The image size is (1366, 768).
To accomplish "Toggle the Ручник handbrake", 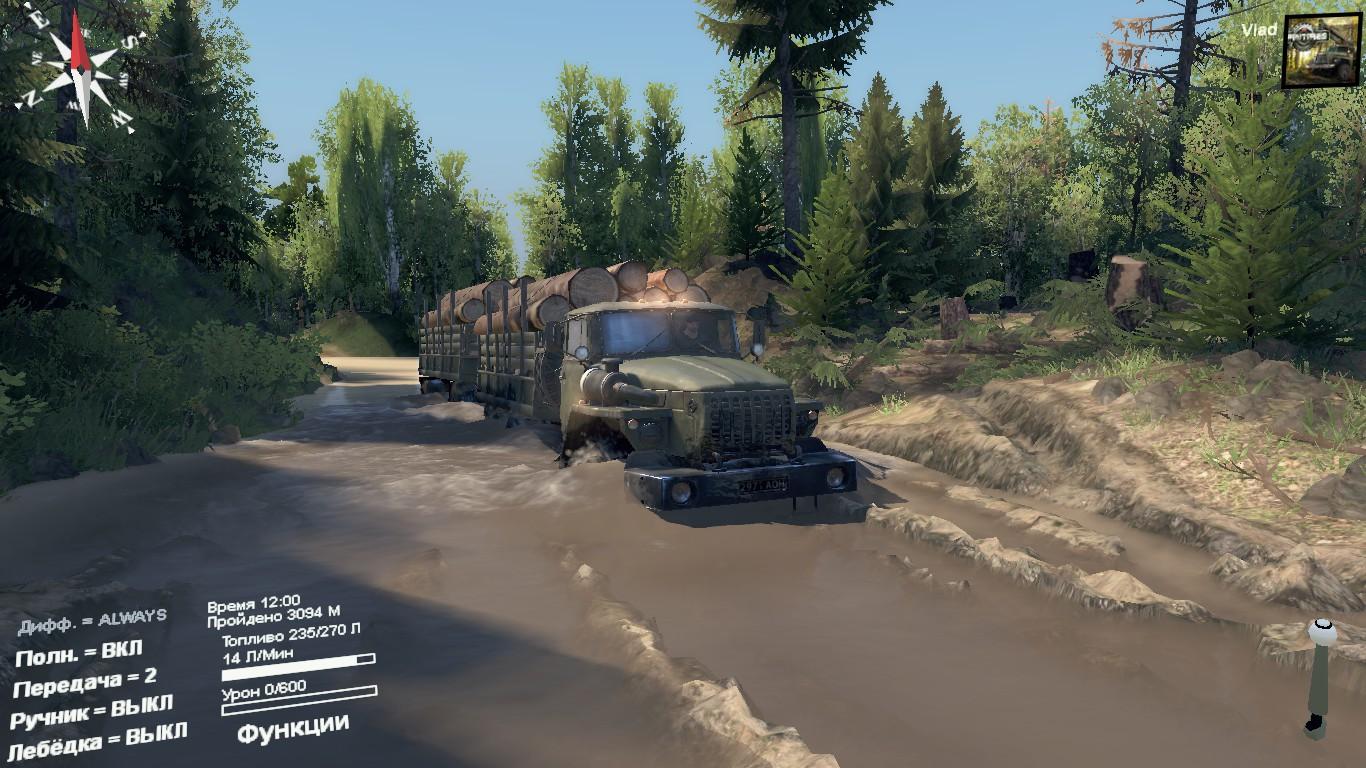I will click(91, 712).
